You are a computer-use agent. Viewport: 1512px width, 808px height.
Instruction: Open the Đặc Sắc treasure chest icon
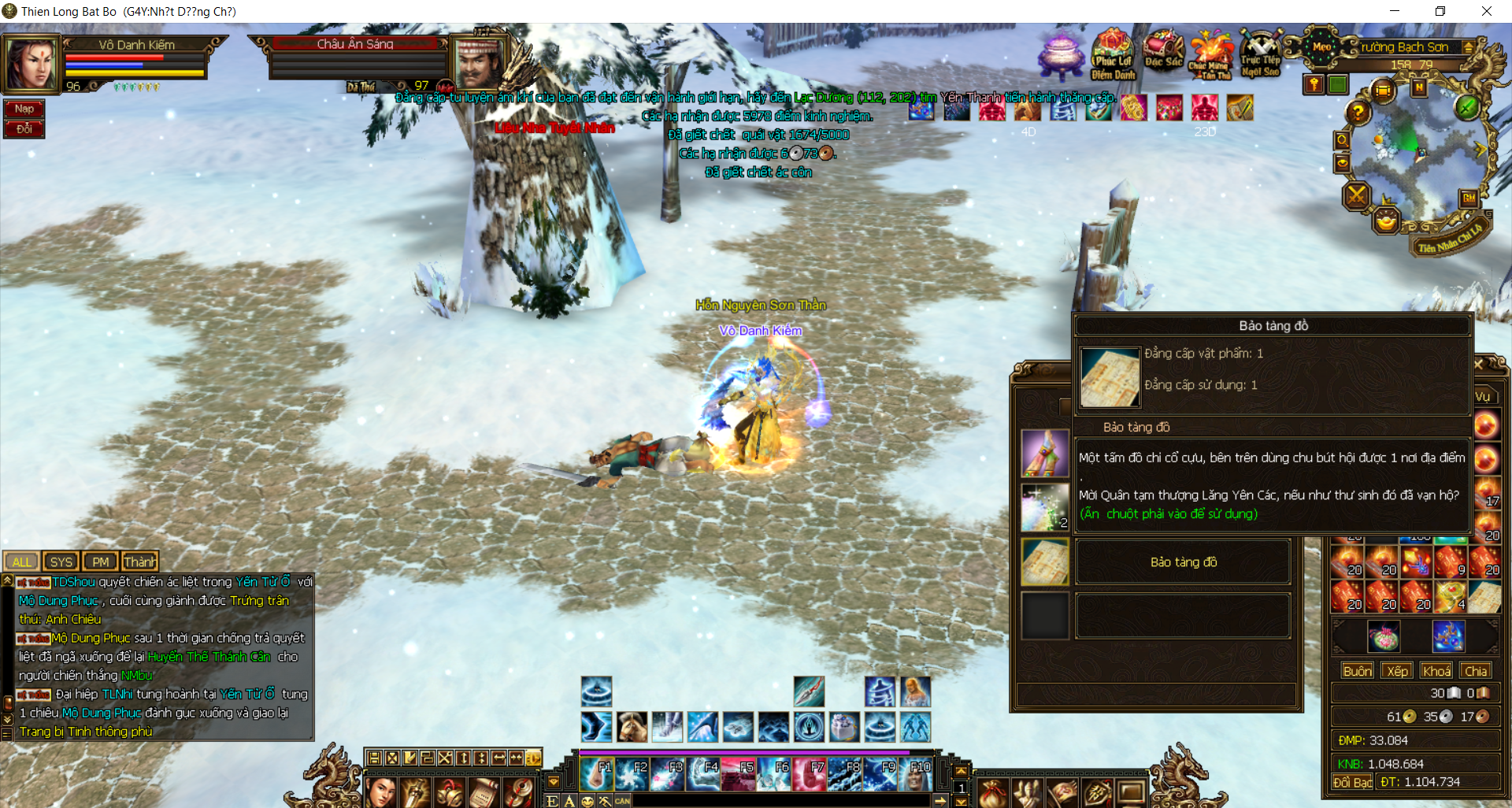[x=1163, y=51]
